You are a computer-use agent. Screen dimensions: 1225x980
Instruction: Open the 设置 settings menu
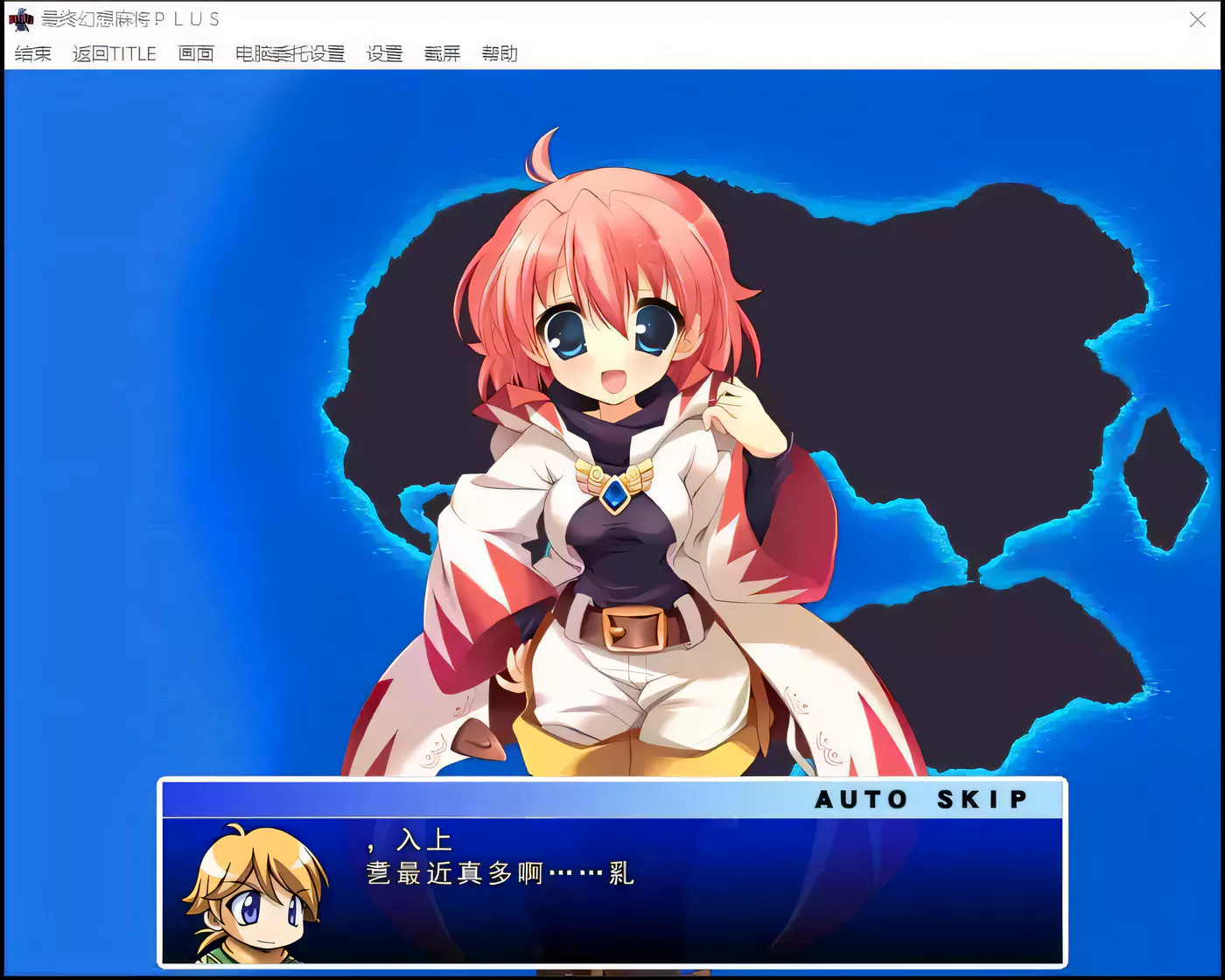pyautogui.click(x=382, y=53)
